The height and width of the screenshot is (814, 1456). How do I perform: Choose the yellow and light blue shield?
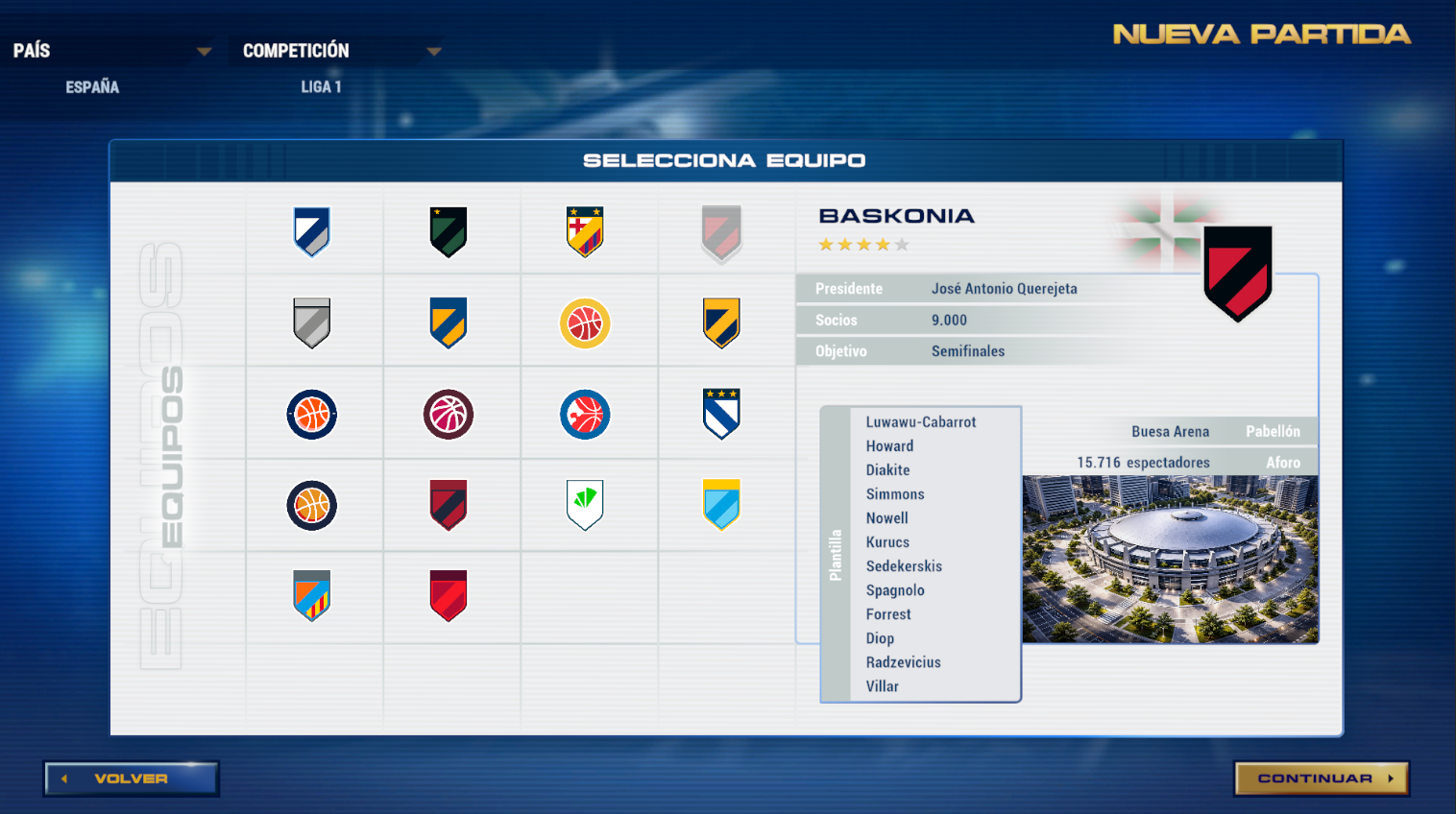click(x=721, y=505)
